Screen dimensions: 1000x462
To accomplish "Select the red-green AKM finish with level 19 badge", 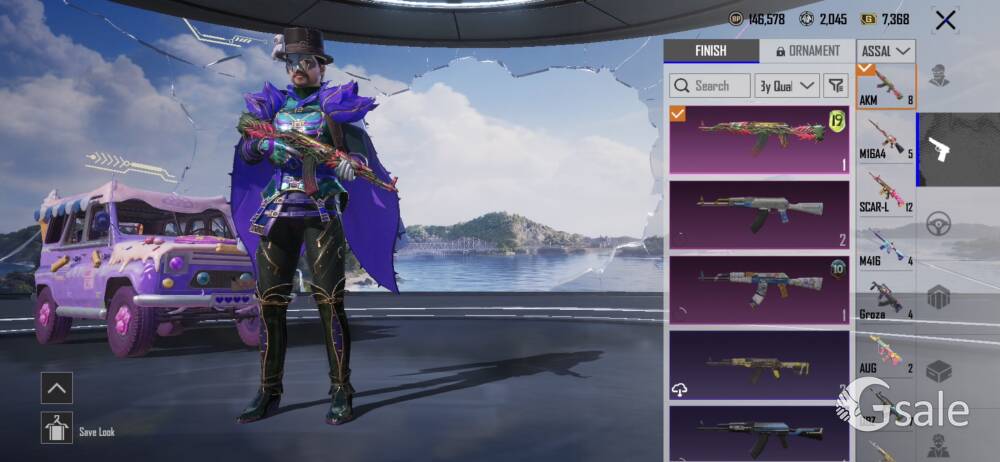I will coord(759,140).
